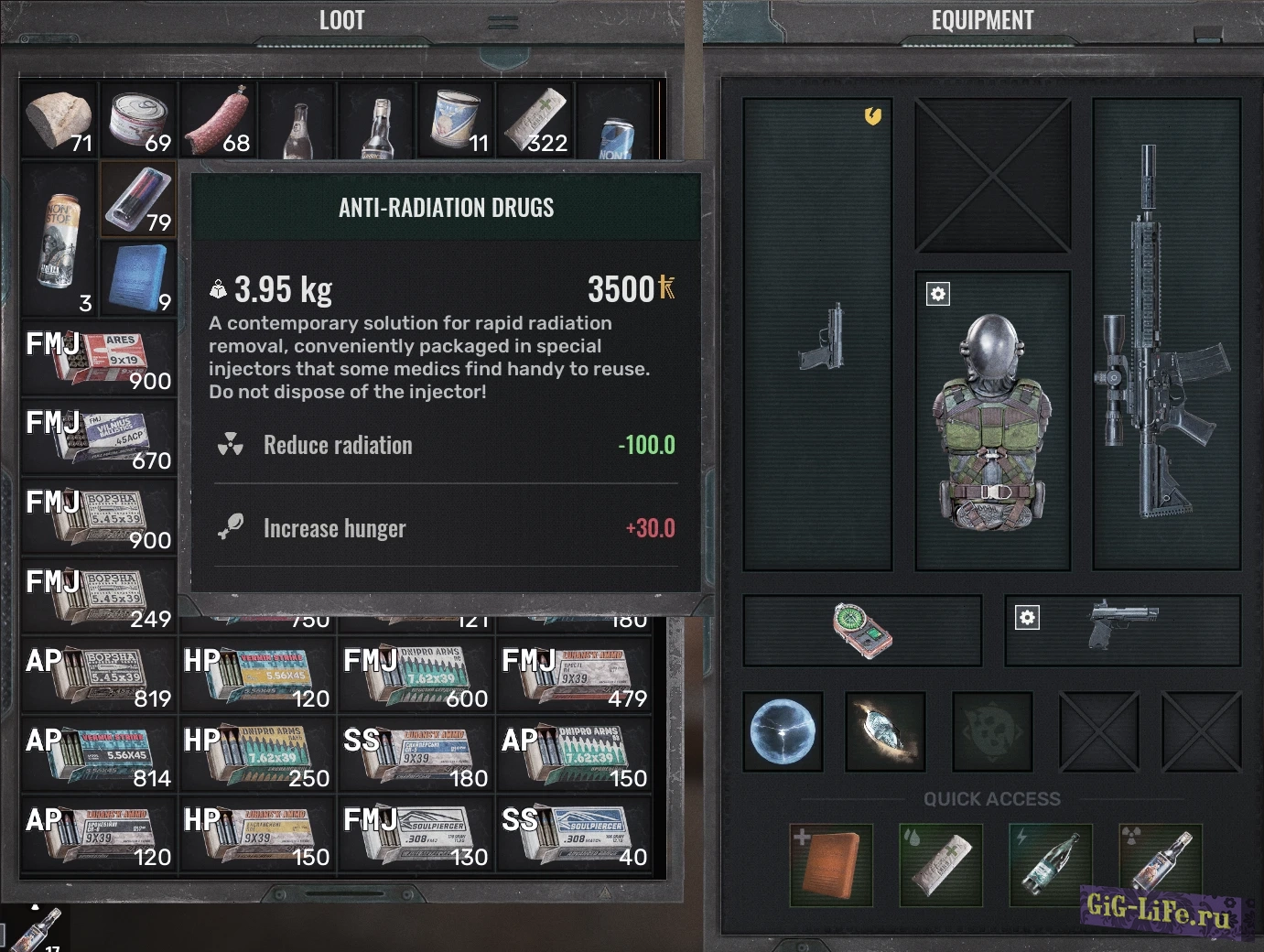Choose the bandage stack of 322

(535, 120)
